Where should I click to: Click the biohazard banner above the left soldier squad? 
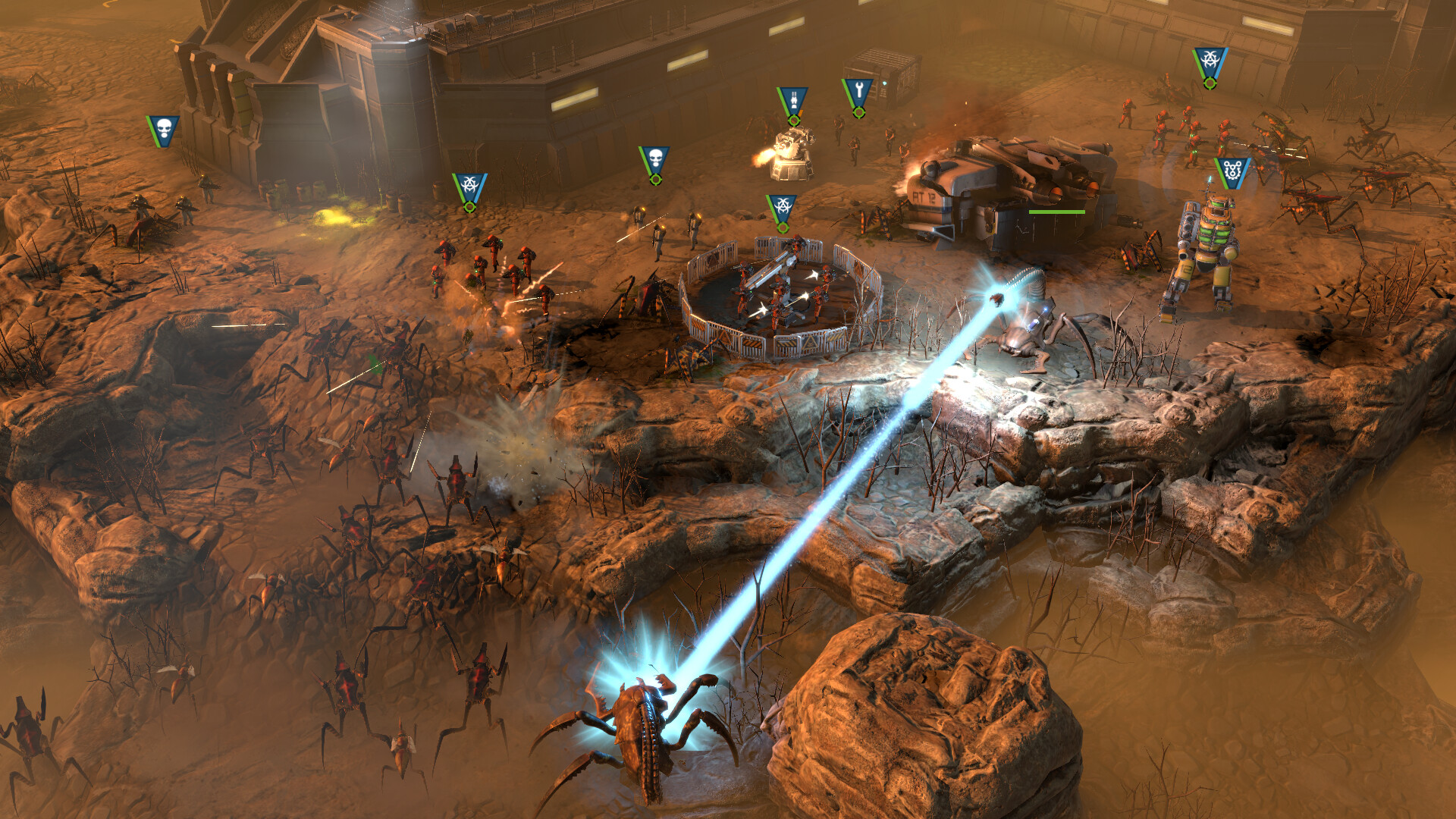[468, 184]
